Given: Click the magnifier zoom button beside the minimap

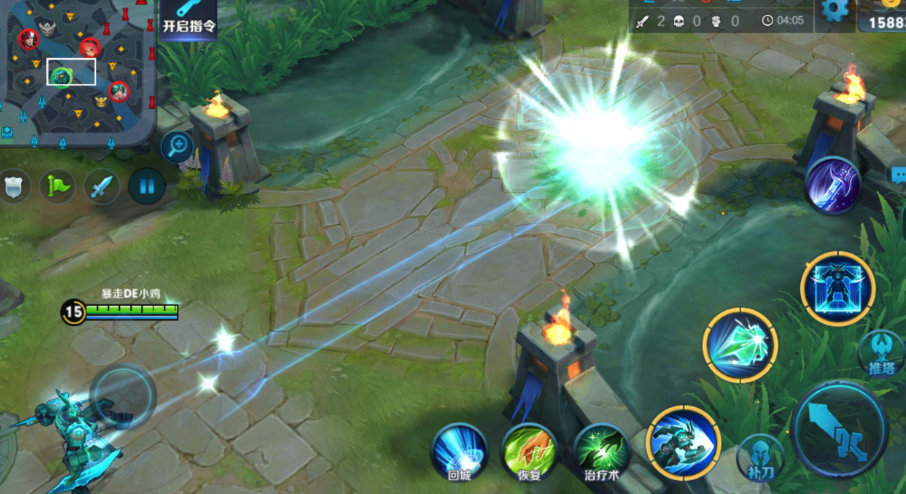Looking at the screenshot, I should pyautogui.click(x=178, y=146).
